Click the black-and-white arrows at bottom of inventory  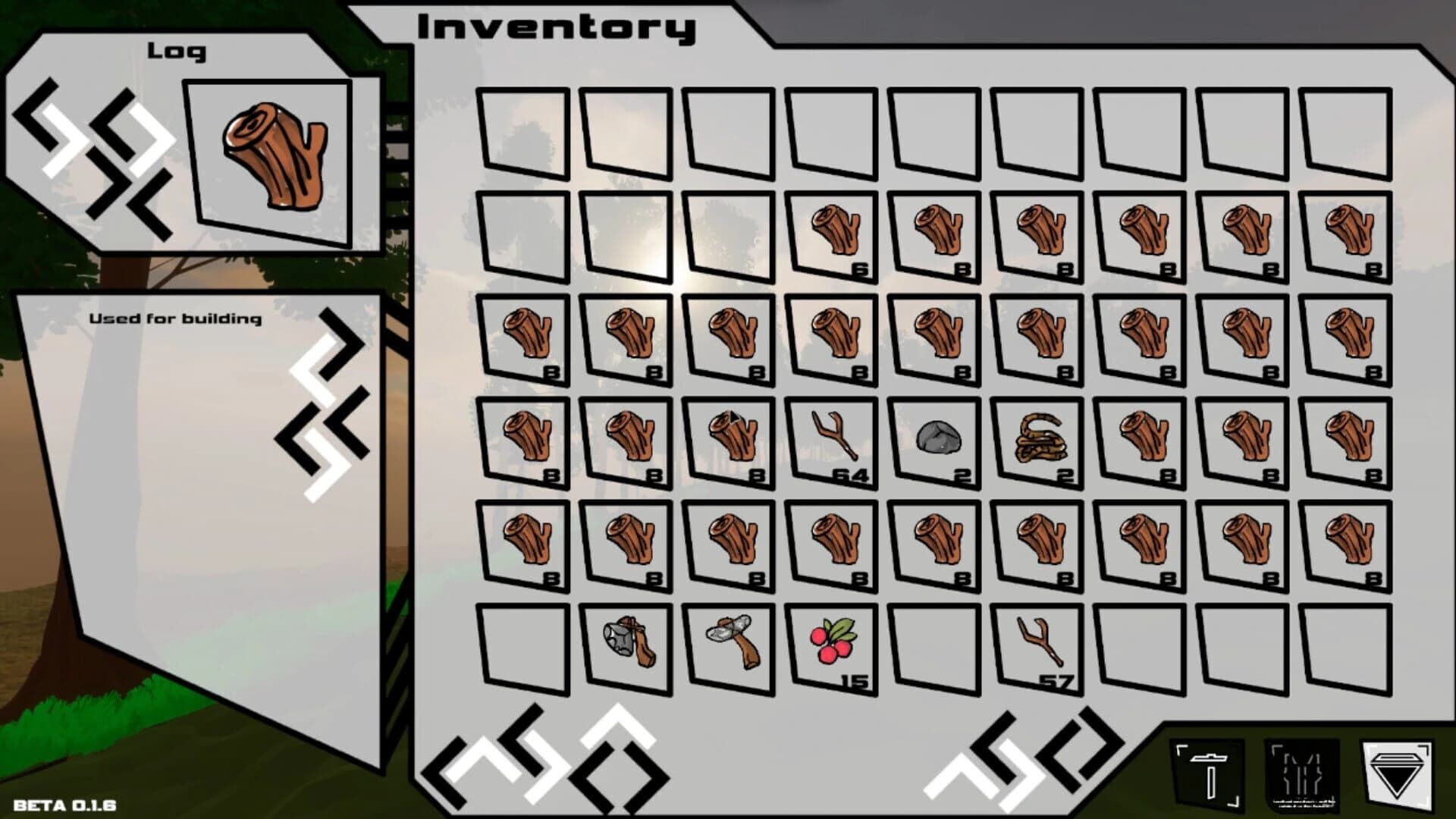pos(554,758)
